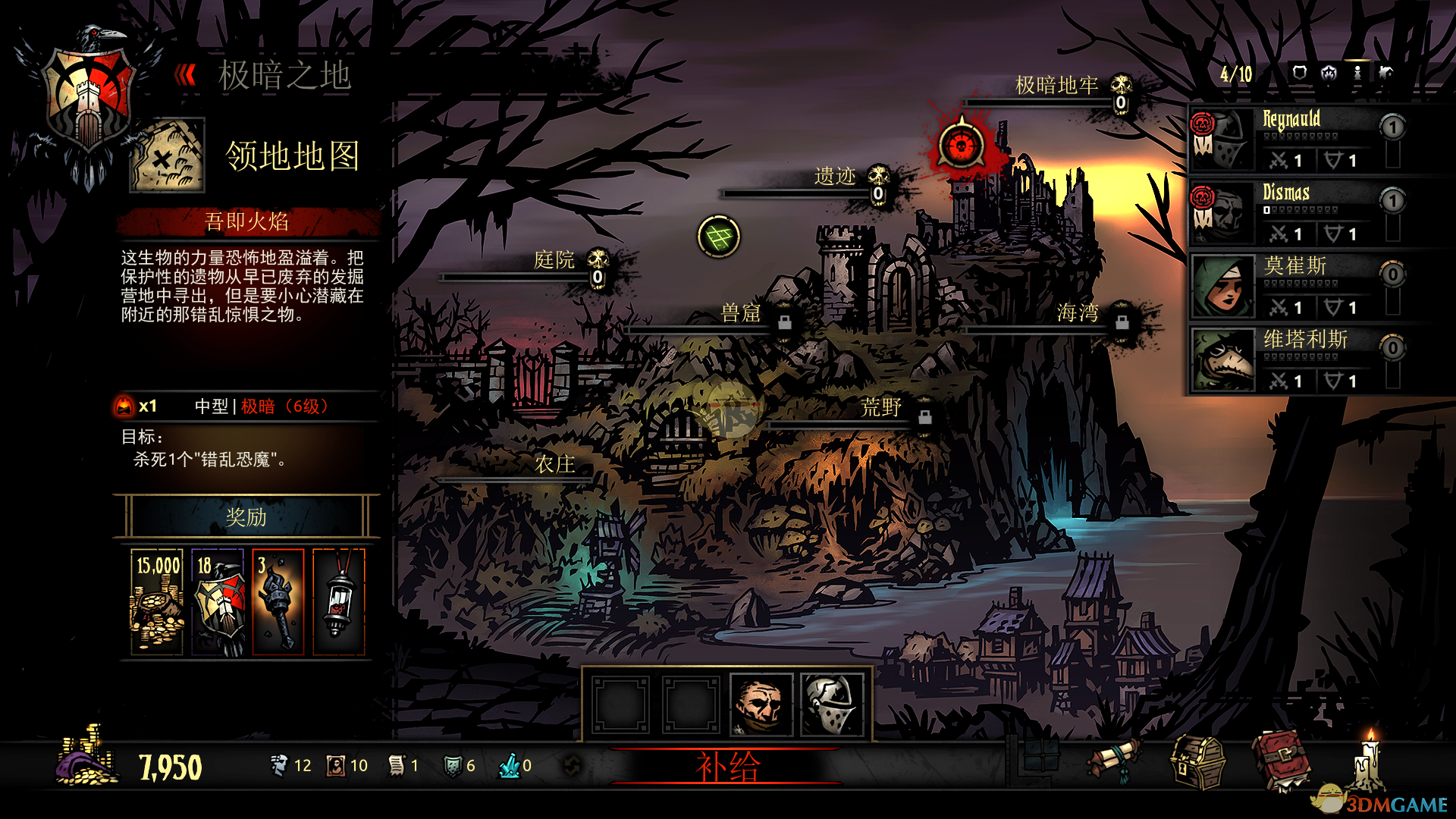Viewport: 1456px width, 819px height.
Task: Choose the 极暗地牢 location label
Action: [x=1056, y=86]
